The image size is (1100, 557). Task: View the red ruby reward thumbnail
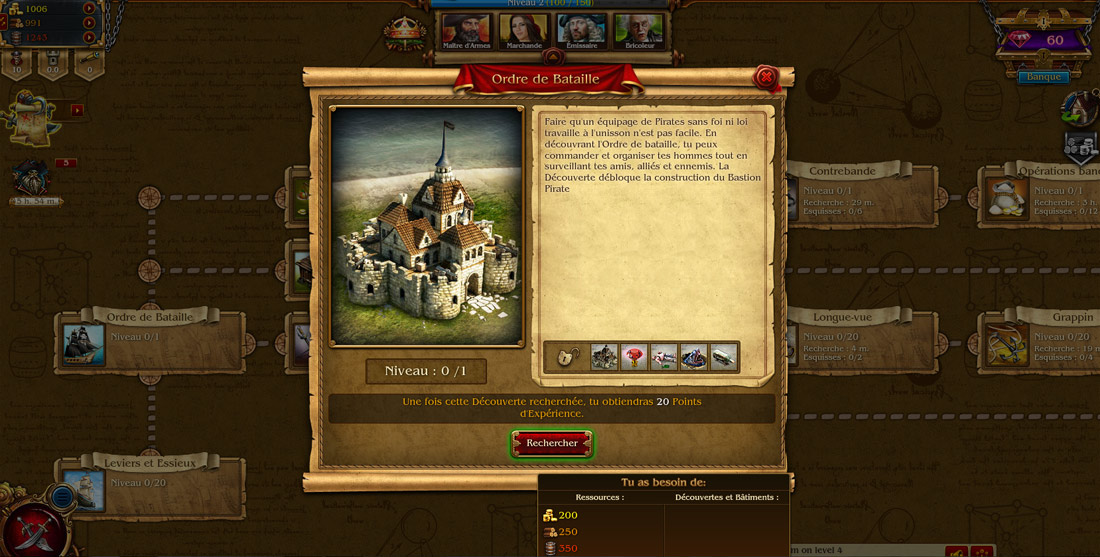[633, 357]
